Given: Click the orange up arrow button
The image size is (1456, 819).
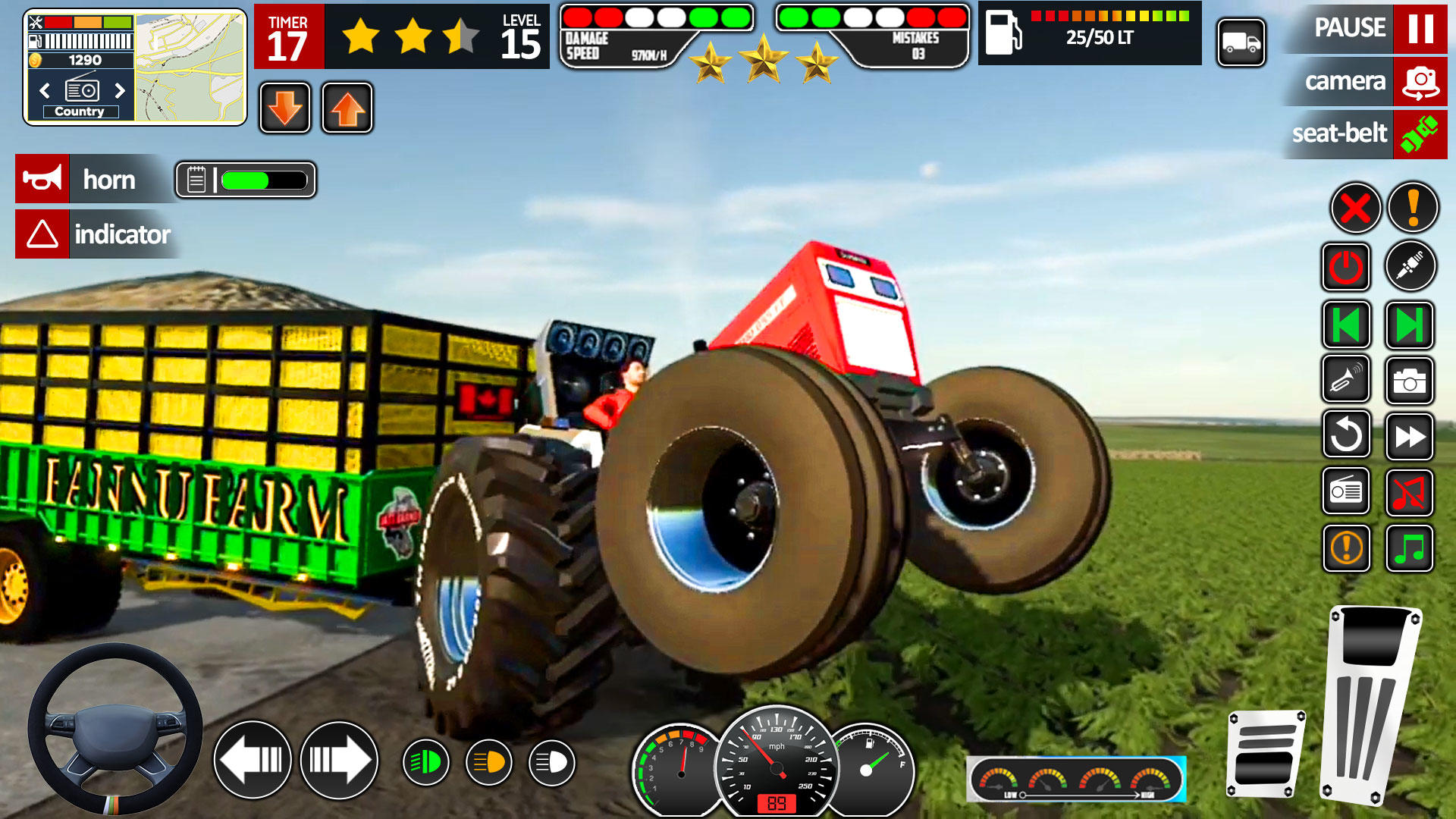Looking at the screenshot, I should [x=347, y=108].
